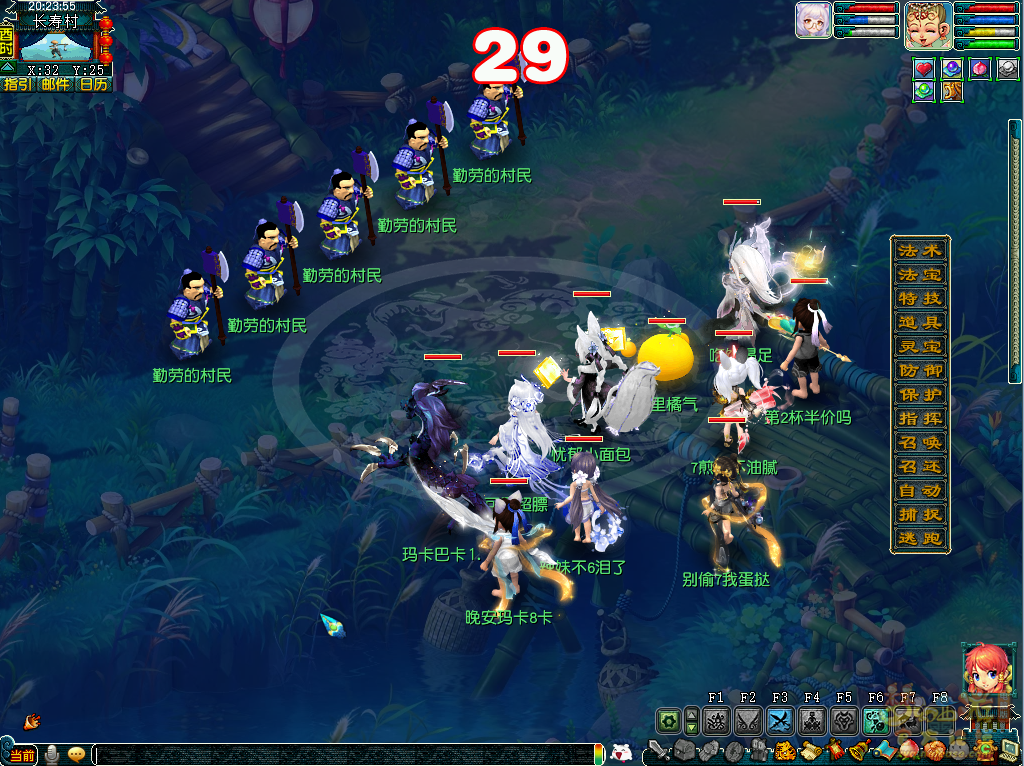
Task: Click the monkey character portrait
Action: (928, 25)
